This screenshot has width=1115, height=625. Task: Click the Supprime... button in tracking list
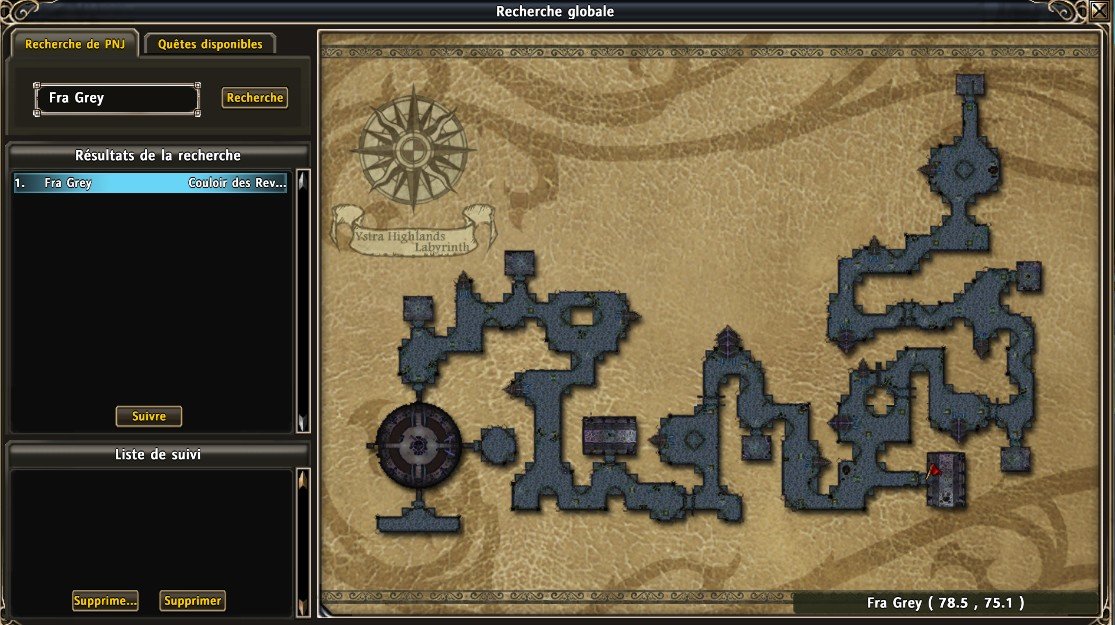(x=105, y=601)
